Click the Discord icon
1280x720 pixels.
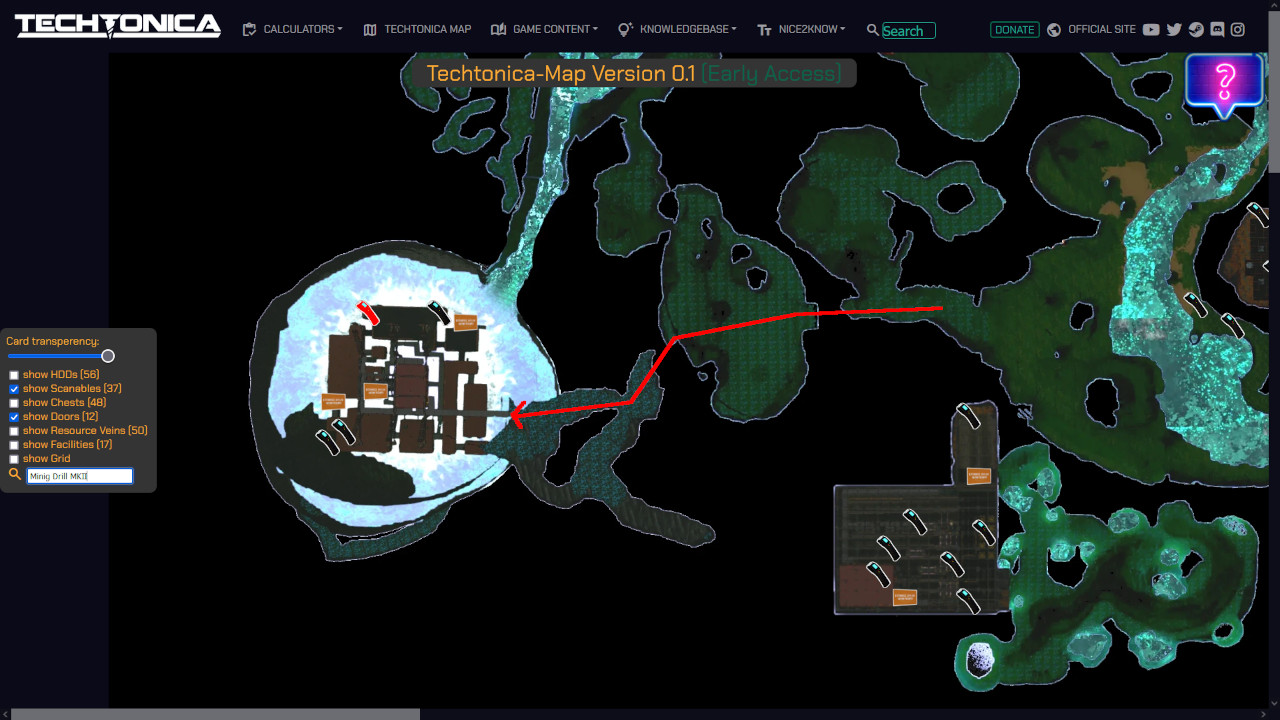point(1217,30)
